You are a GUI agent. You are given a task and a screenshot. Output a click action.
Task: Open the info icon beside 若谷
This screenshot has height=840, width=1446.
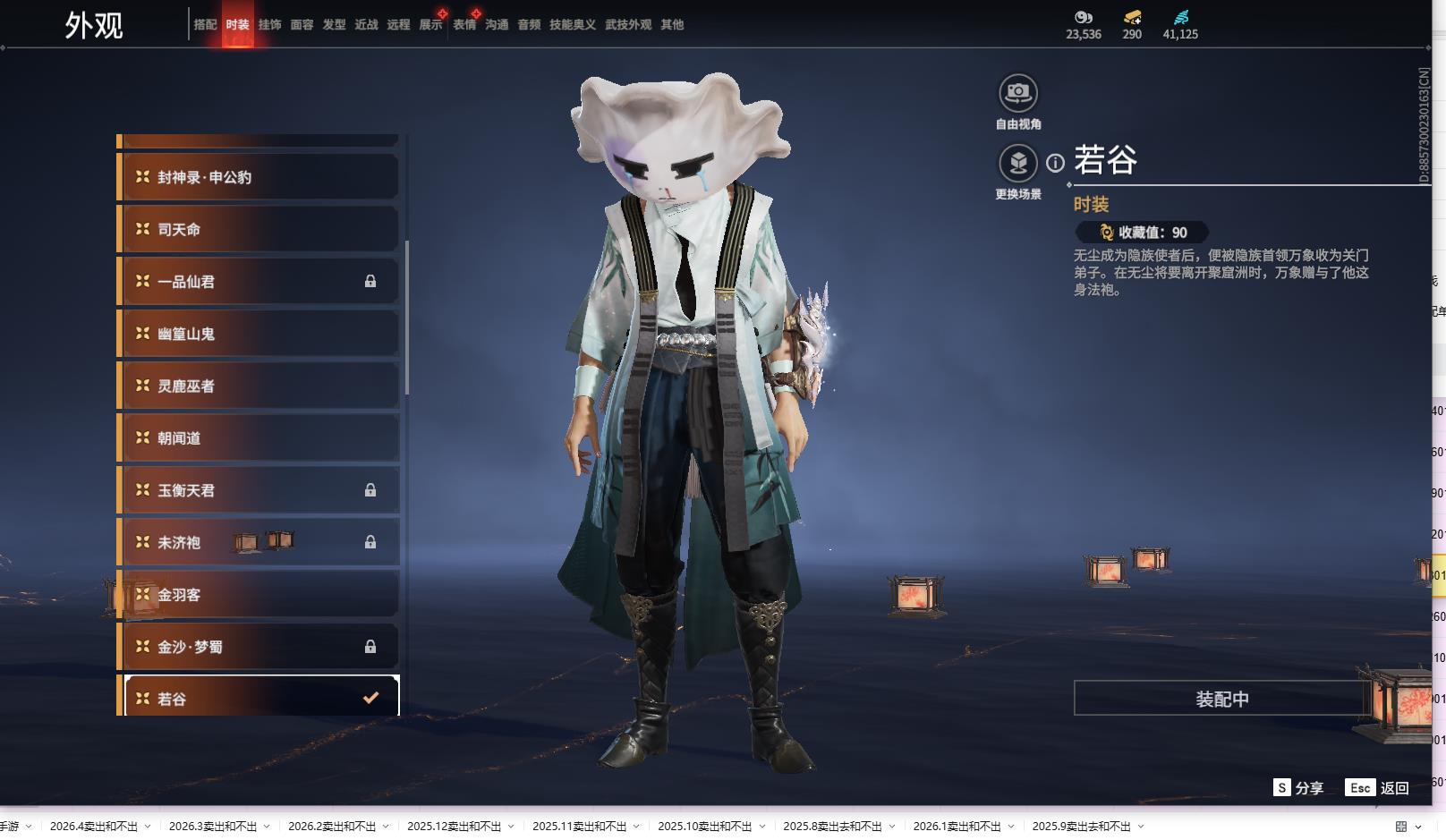point(1056,163)
